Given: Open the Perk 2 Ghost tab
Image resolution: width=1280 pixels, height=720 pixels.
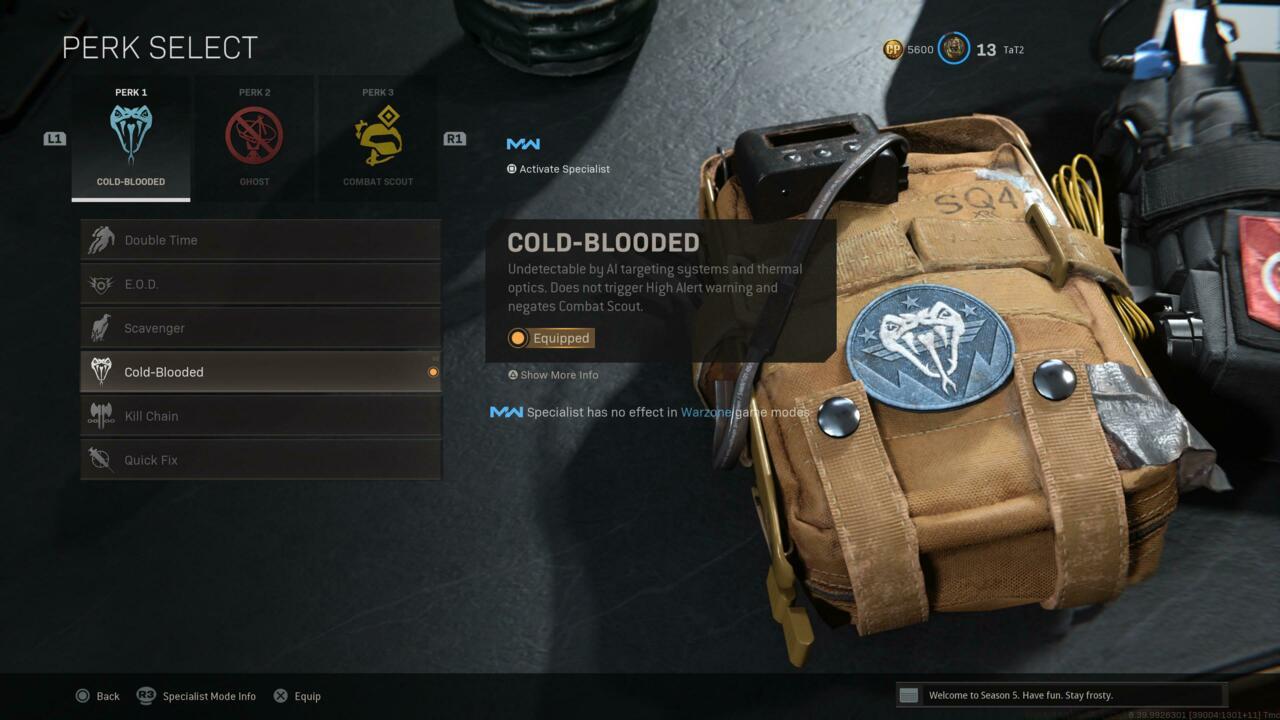Looking at the screenshot, I should tap(254, 138).
